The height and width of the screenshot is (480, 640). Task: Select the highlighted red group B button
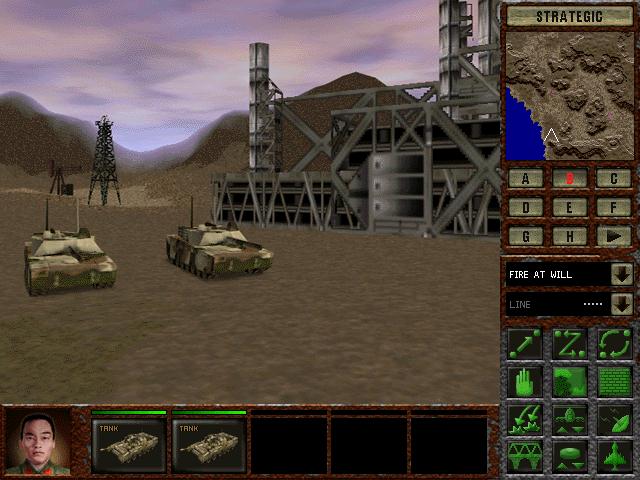[570, 179]
